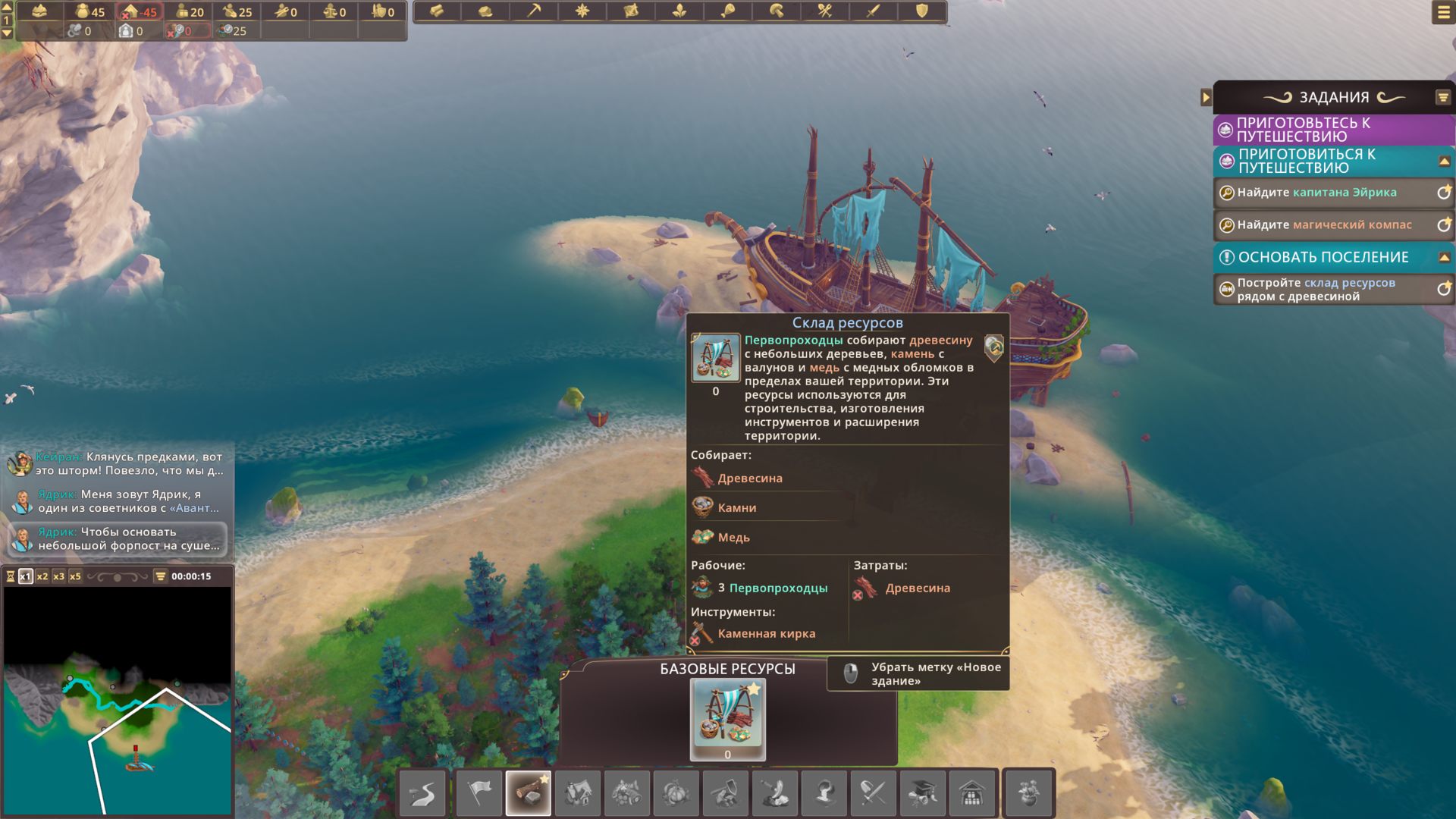
Task: Open the flower pot decorations category
Action: (x=1028, y=793)
